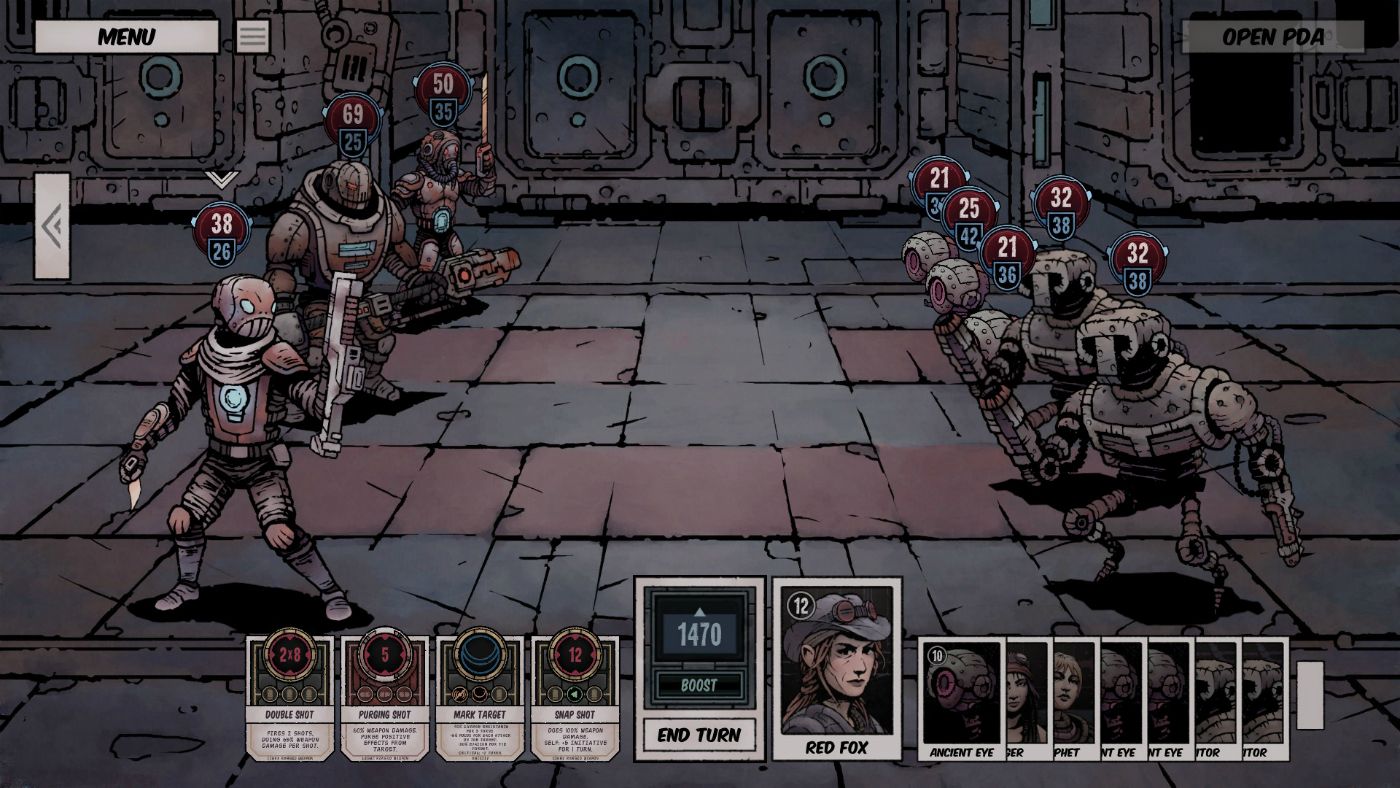Open the Menu
This screenshot has height=788, width=1400.
(x=127, y=36)
